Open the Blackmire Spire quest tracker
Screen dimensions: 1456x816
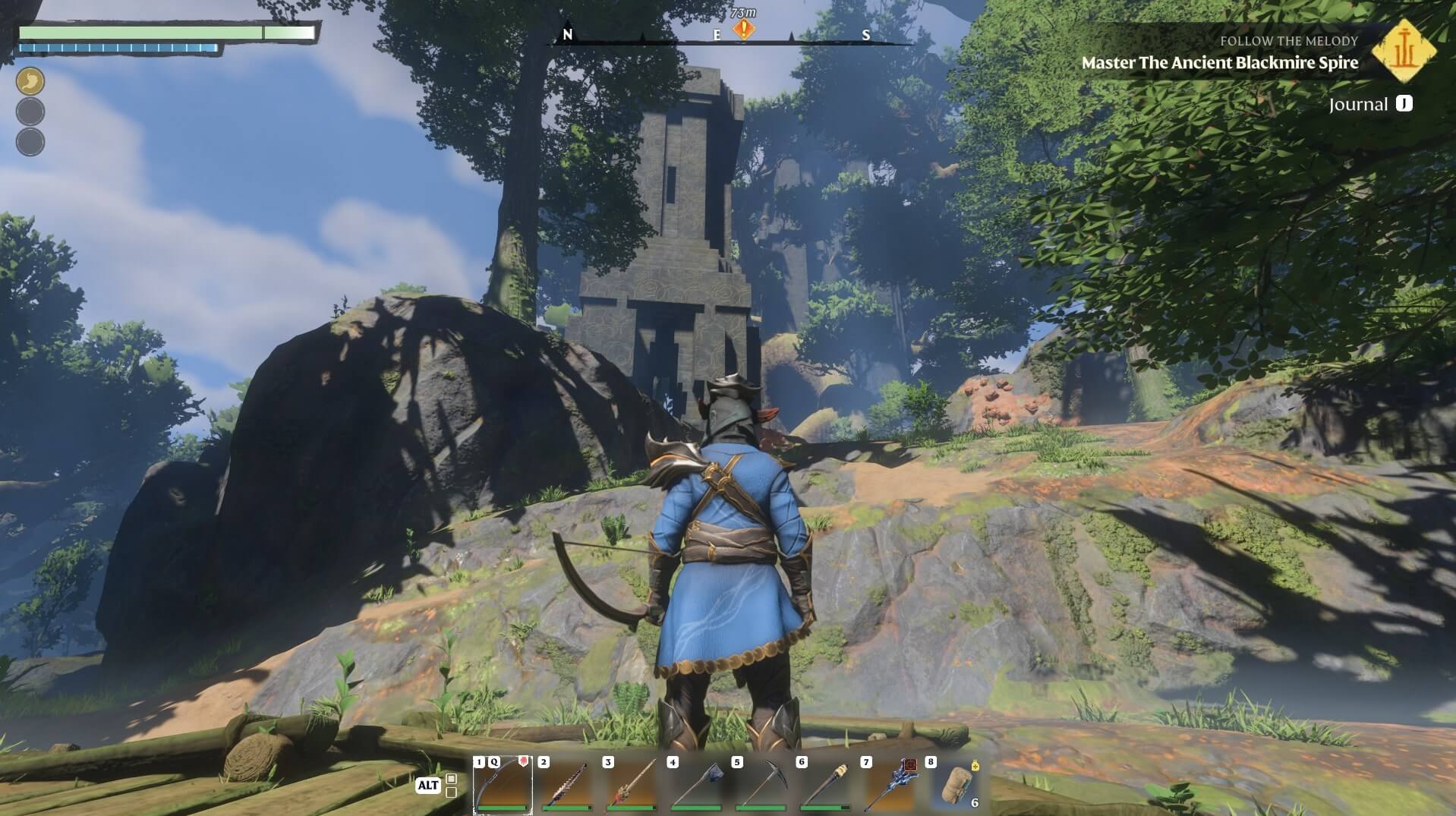[x=1219, y=62]
